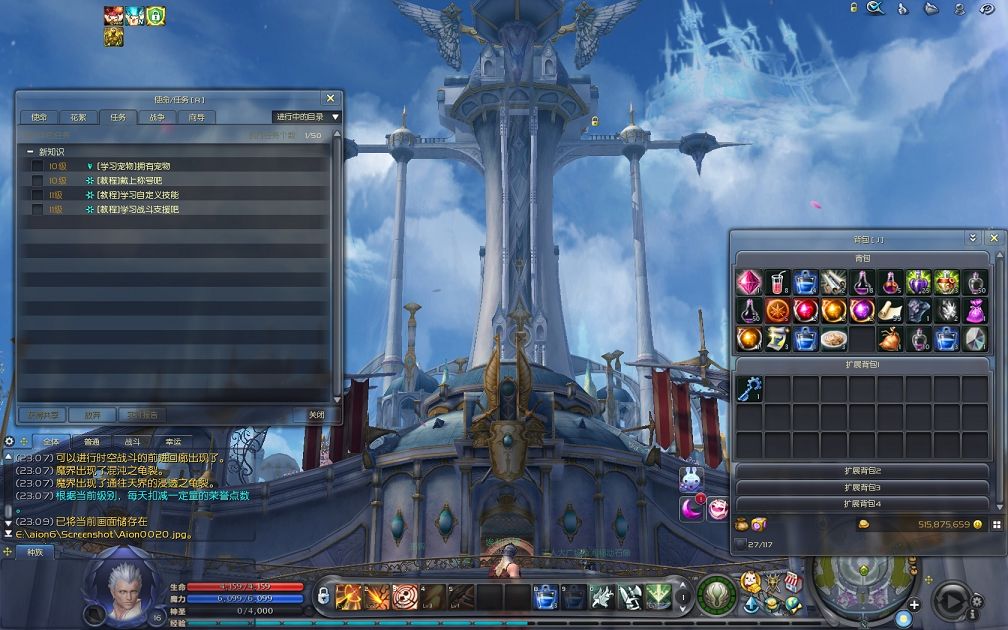1008x630 pixels.
Task: Click the 放弃 abandon quest button
Action: [x=92, y=414]
